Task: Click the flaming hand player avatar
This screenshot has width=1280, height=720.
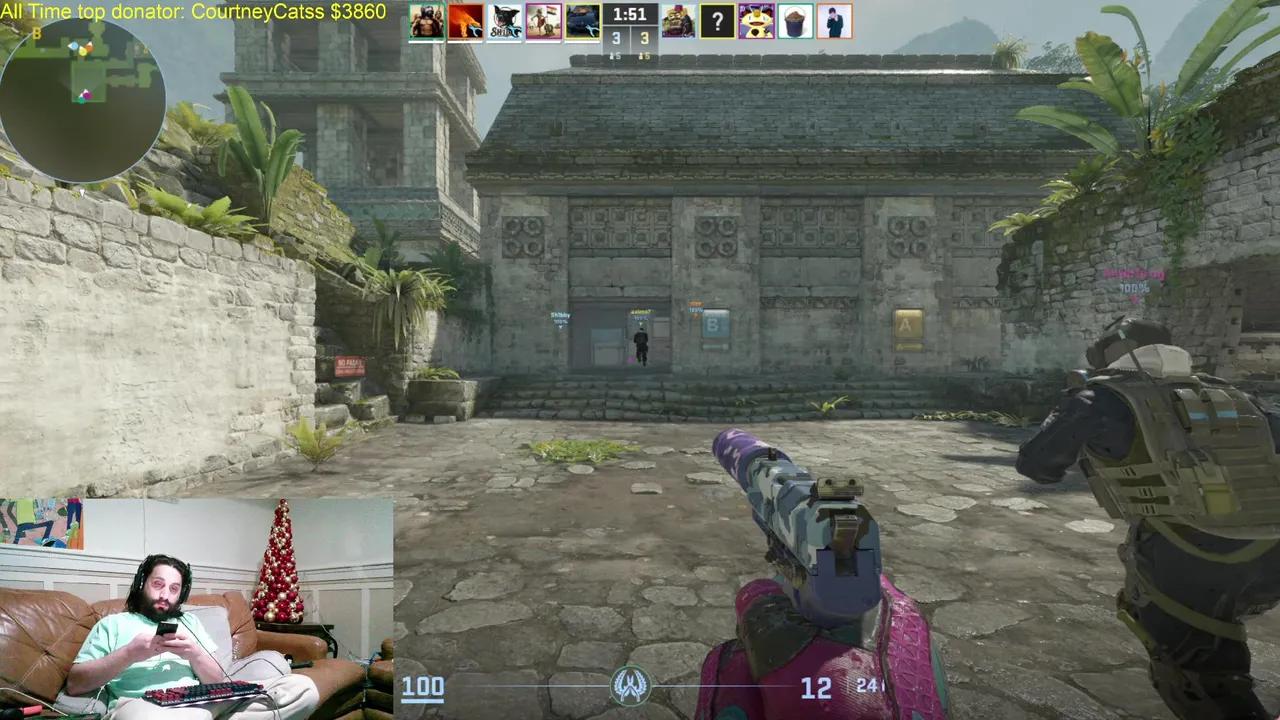Action: [x=465, y=18]
